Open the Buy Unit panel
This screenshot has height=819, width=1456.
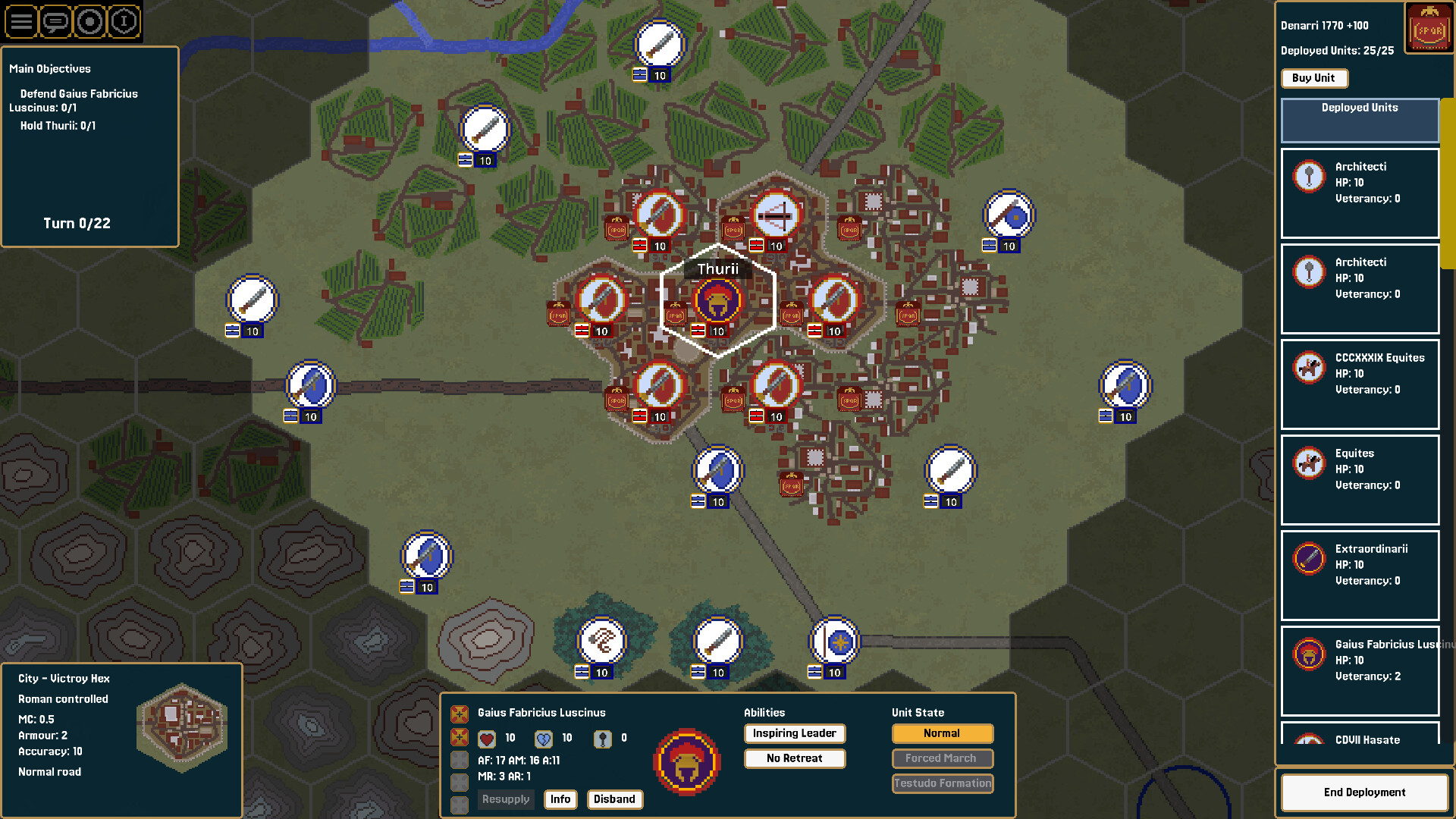[x=1314, y=78]
